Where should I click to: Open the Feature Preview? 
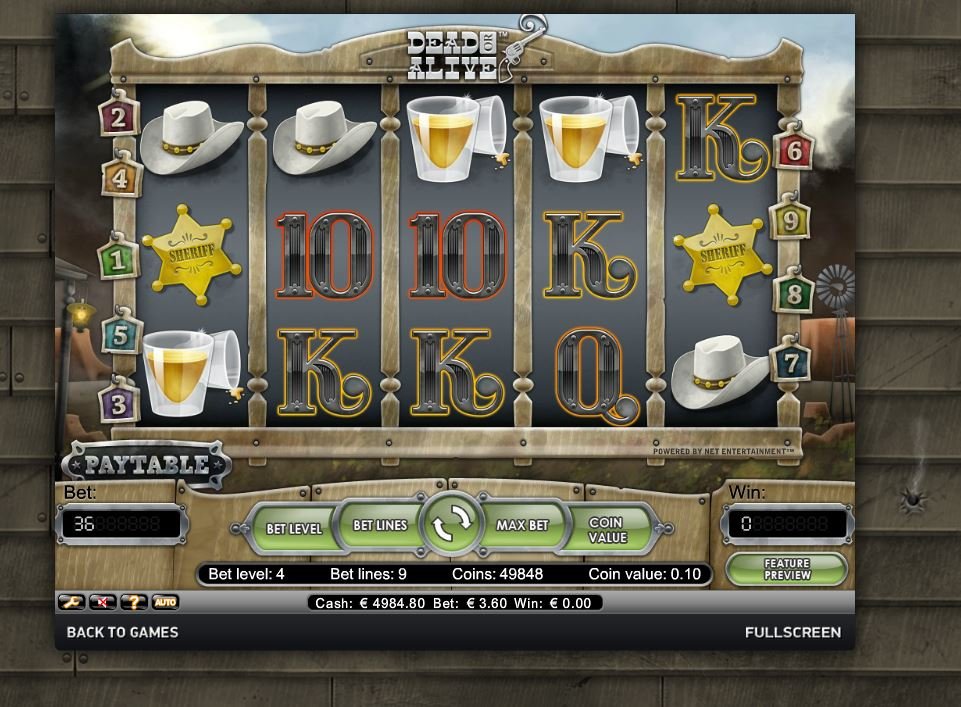click(x=786, y=569)
